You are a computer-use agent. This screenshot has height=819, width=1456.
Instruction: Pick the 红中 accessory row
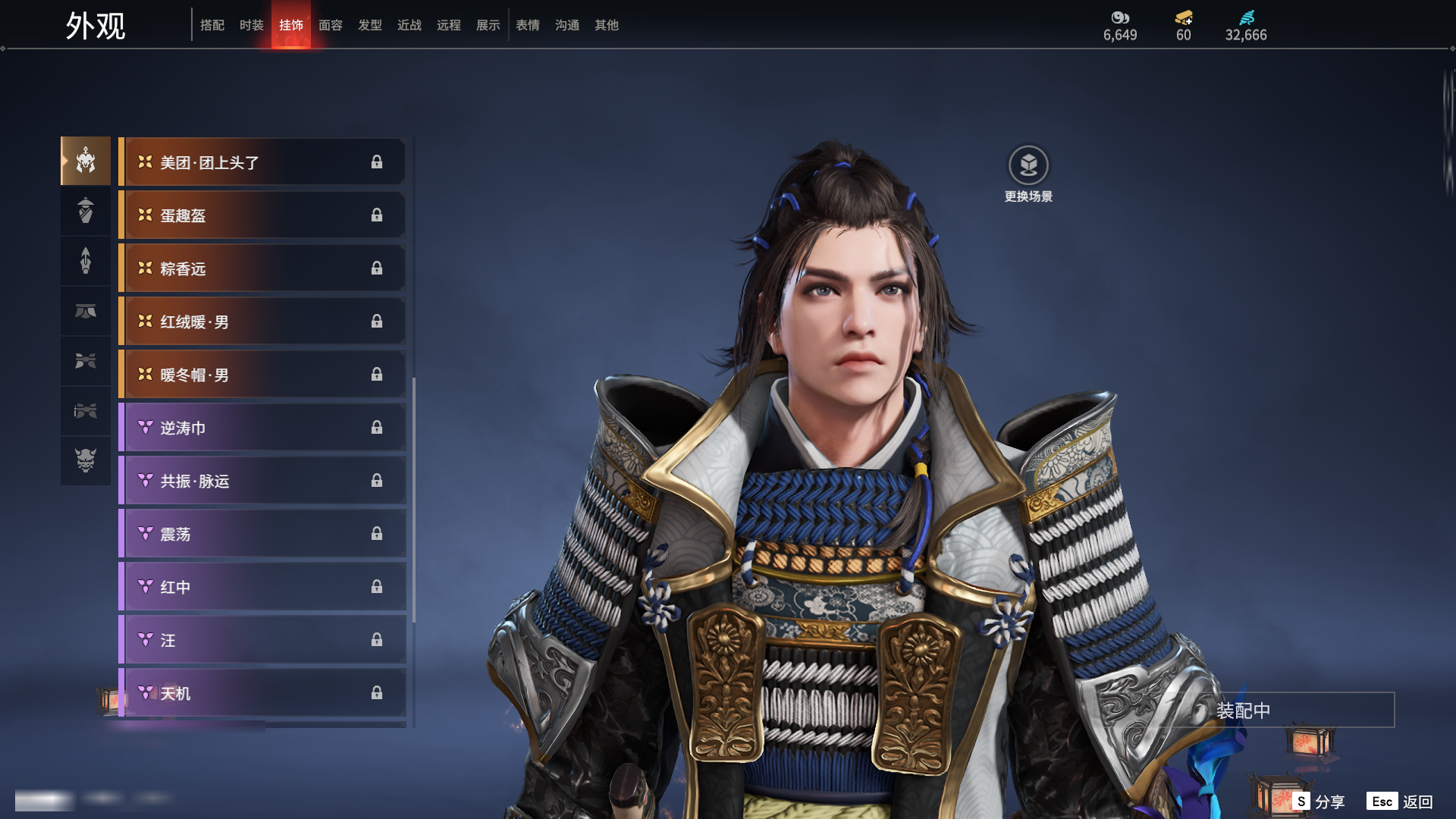coord(262,587)
